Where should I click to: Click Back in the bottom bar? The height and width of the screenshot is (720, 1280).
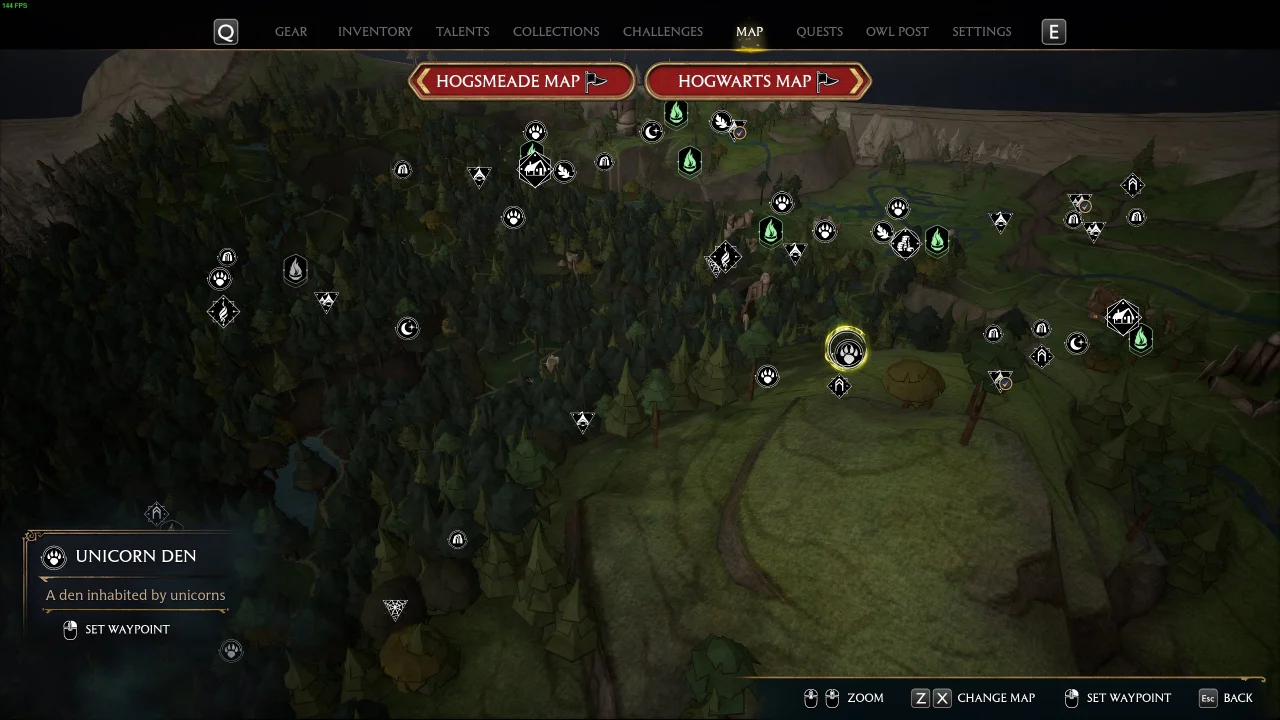1237,697
